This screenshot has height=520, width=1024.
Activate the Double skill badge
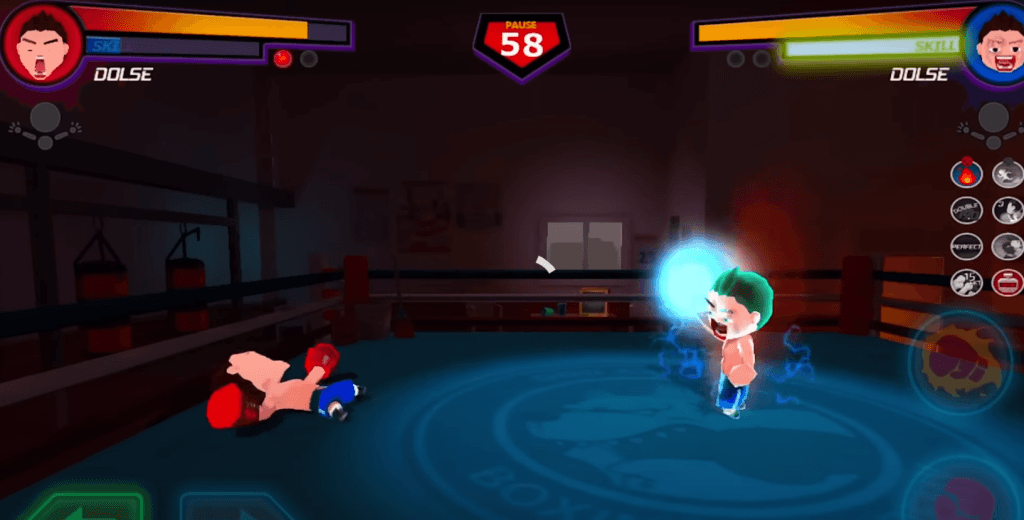966,210
